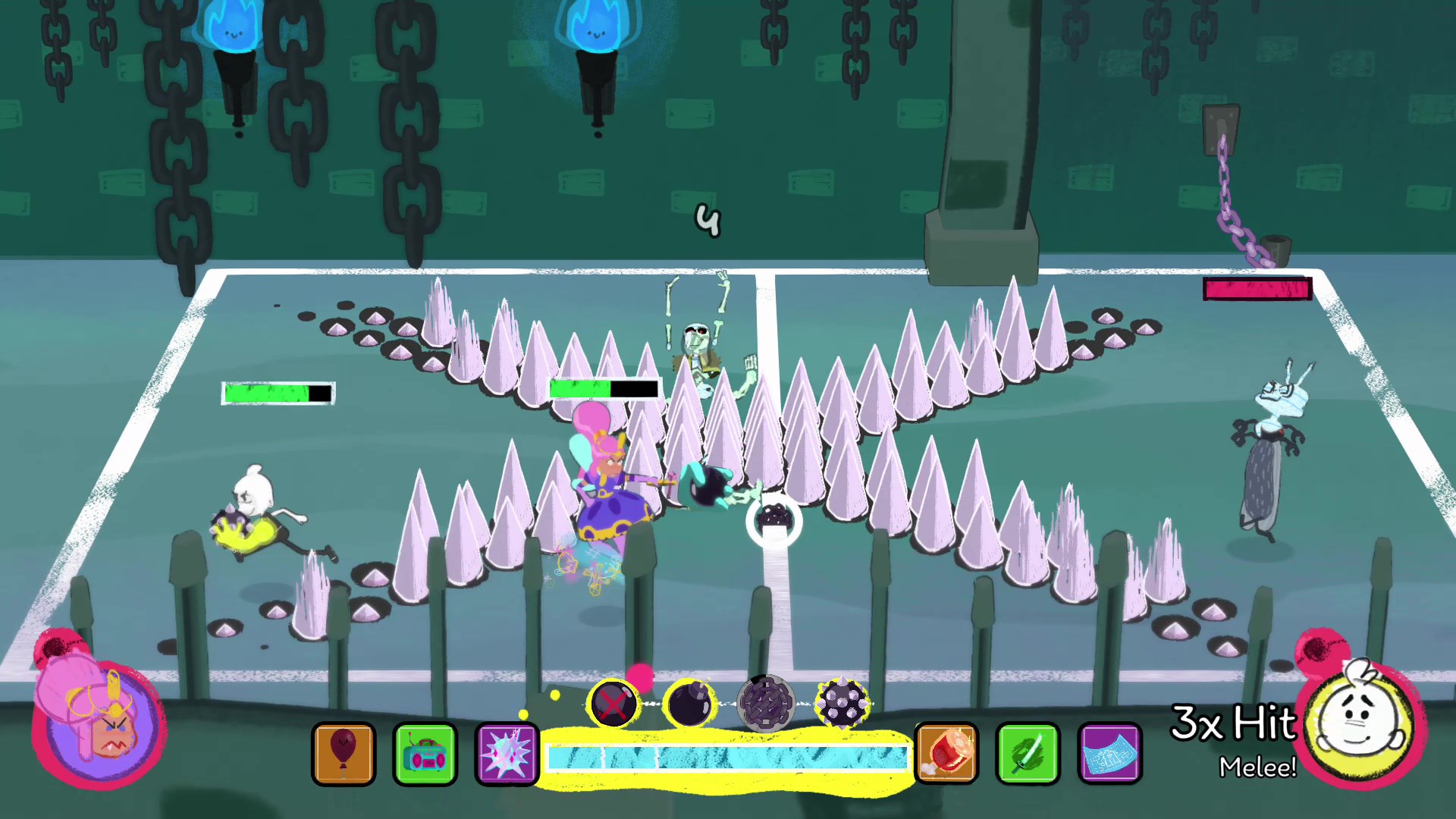Open the blueprint item slot

[1109, 754]
